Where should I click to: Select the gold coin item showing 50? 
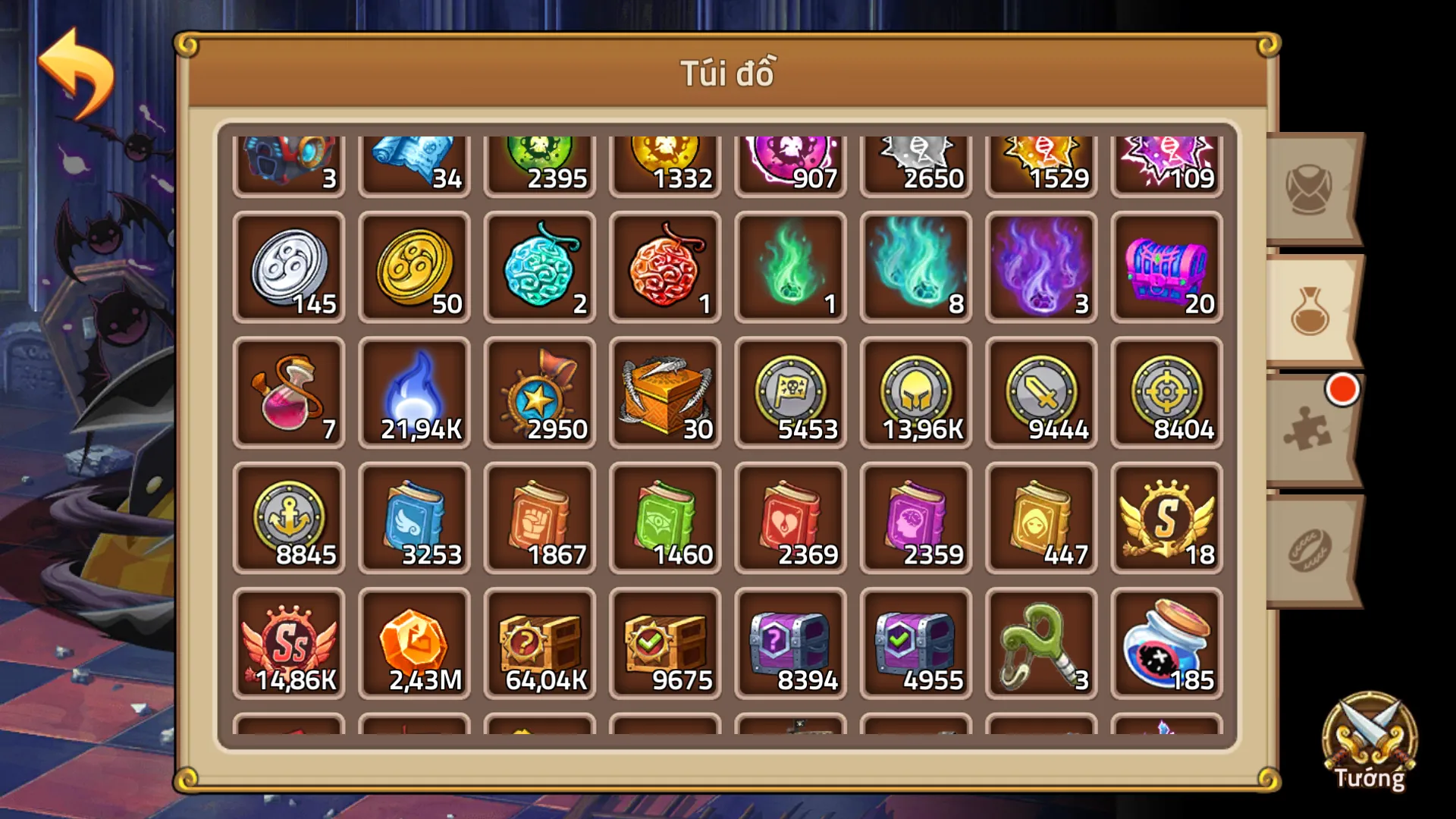(x=414, y=267)
